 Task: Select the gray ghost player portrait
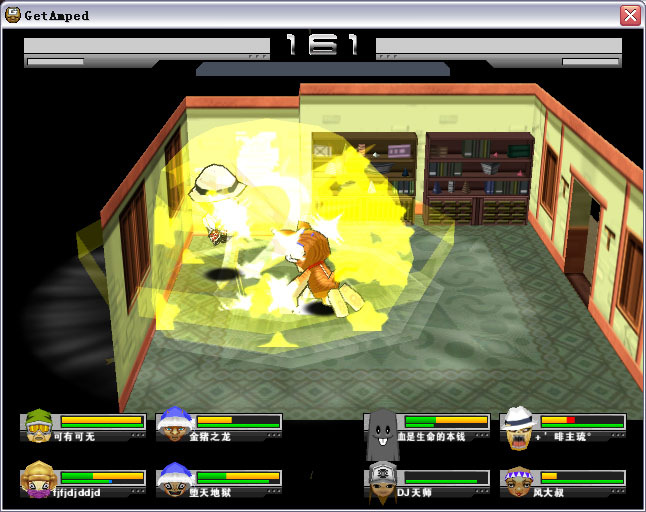[x=383, y=426]
